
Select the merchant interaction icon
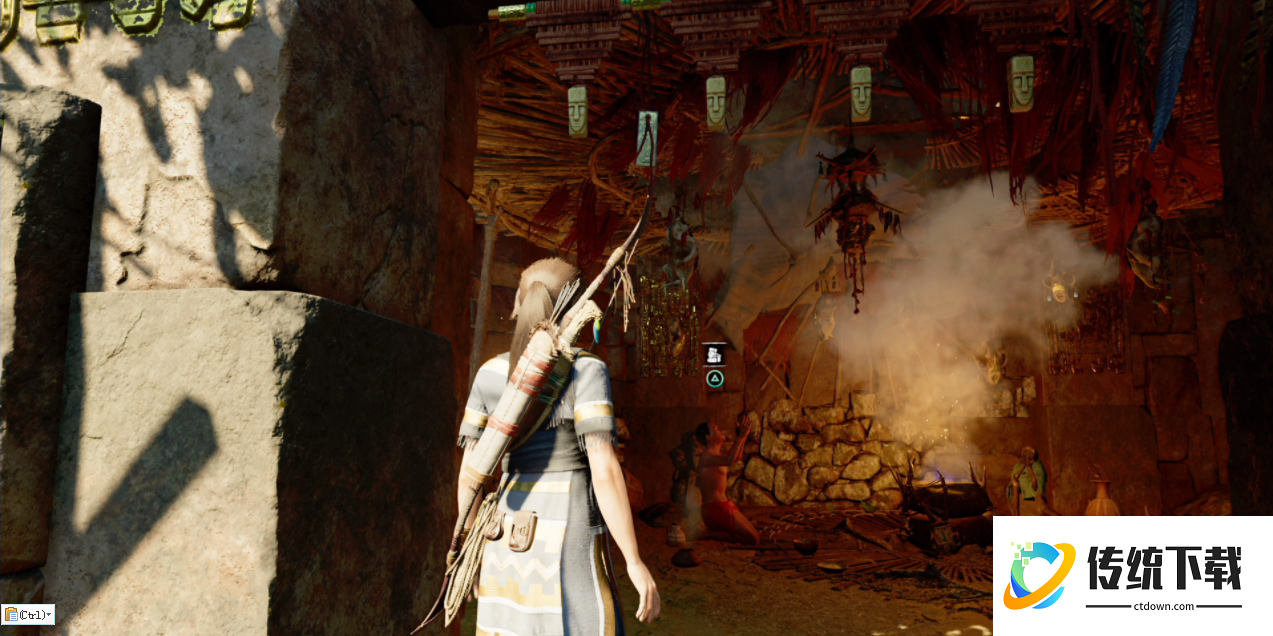click(714, 354)
